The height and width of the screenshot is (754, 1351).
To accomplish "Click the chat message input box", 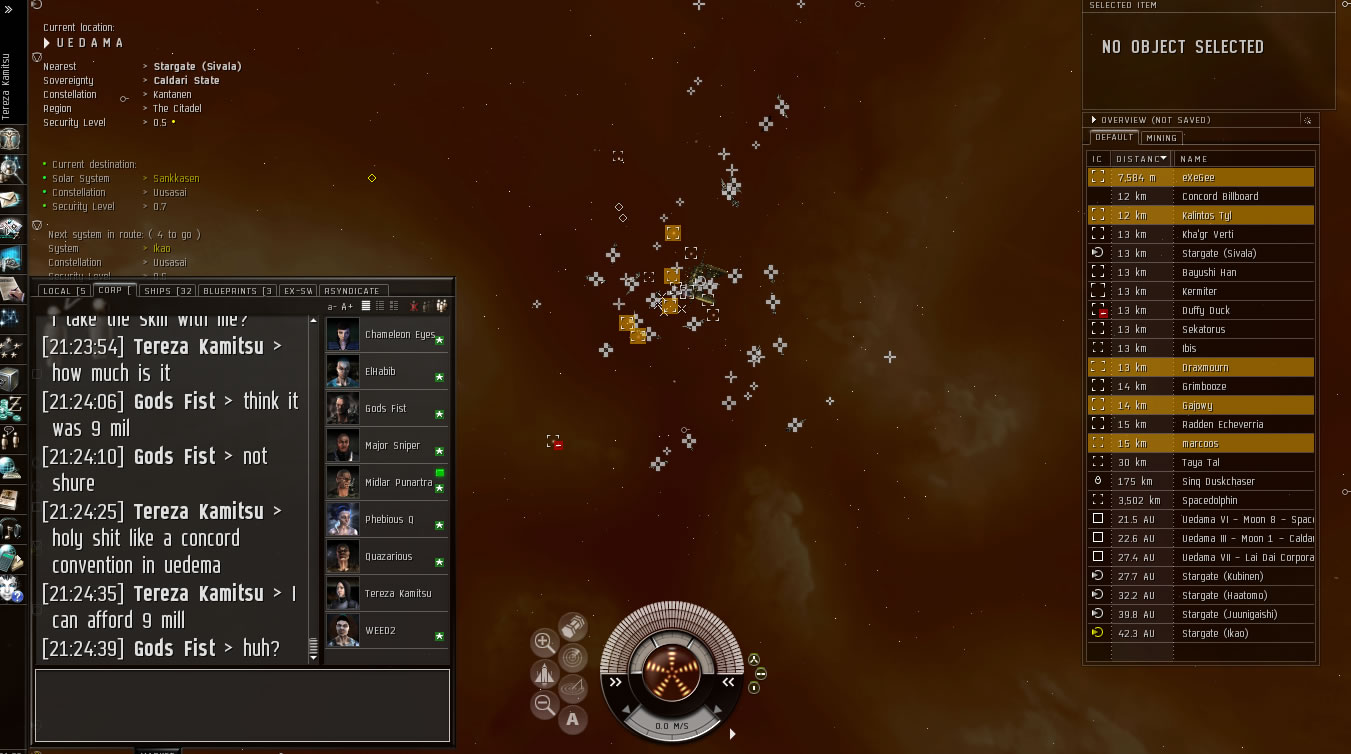I will pos(242,704).
